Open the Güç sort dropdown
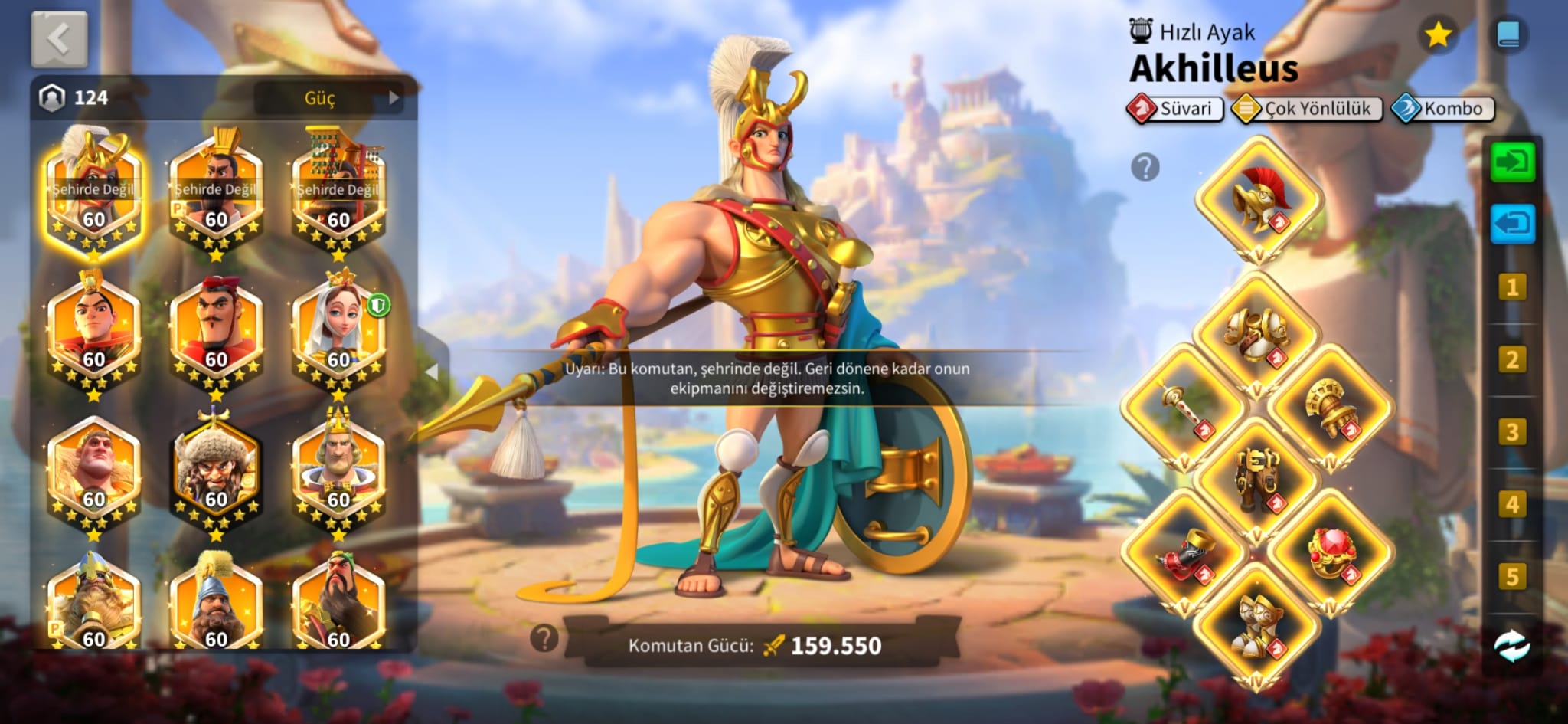 click(x=331, y=98)
